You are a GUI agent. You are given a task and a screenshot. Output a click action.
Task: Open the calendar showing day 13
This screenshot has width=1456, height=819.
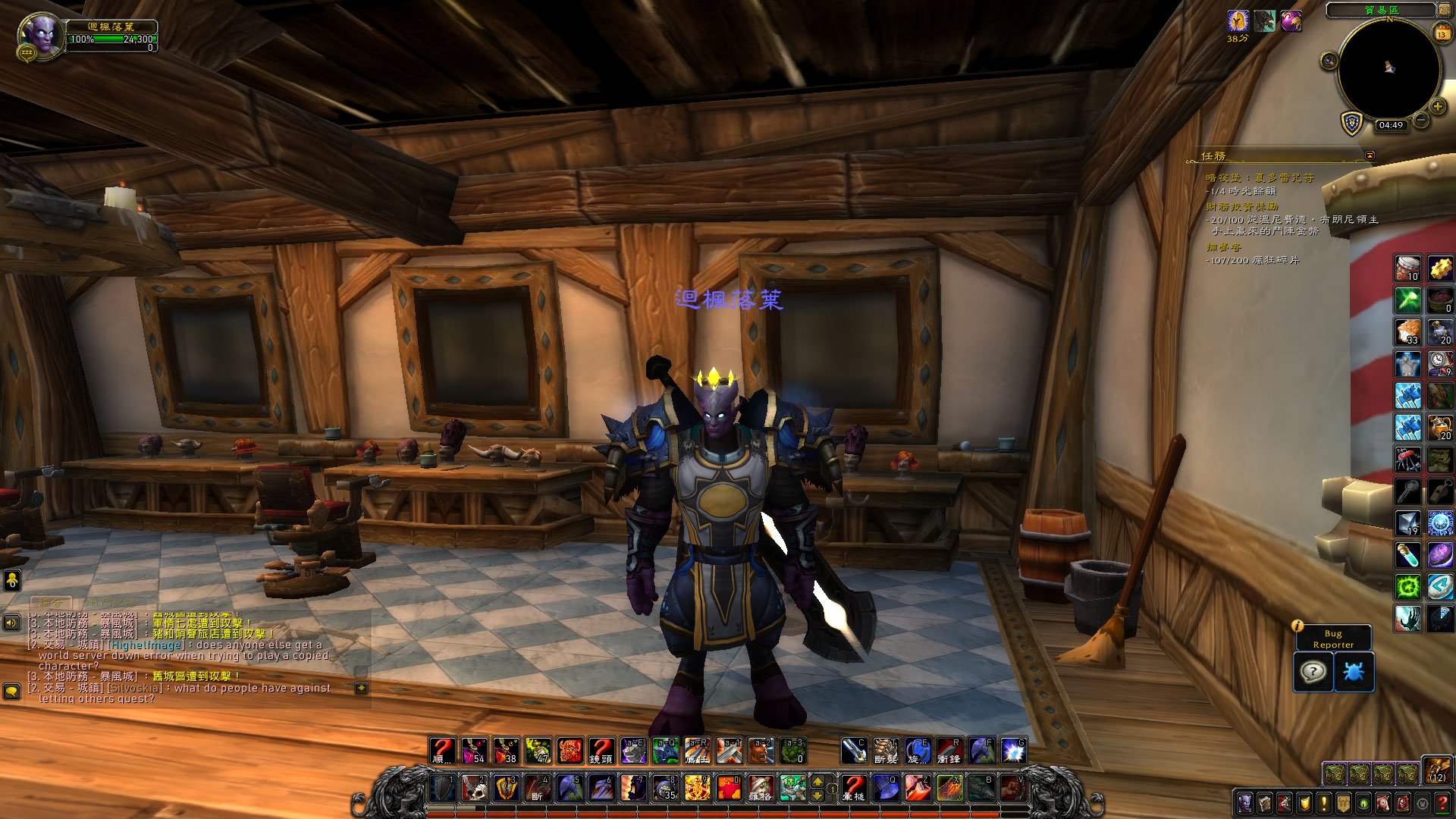tap(1442, 33)
